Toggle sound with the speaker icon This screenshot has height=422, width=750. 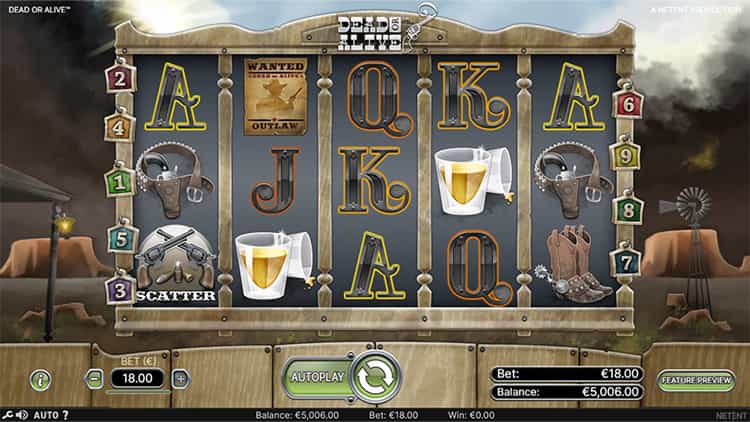point(22,415)
